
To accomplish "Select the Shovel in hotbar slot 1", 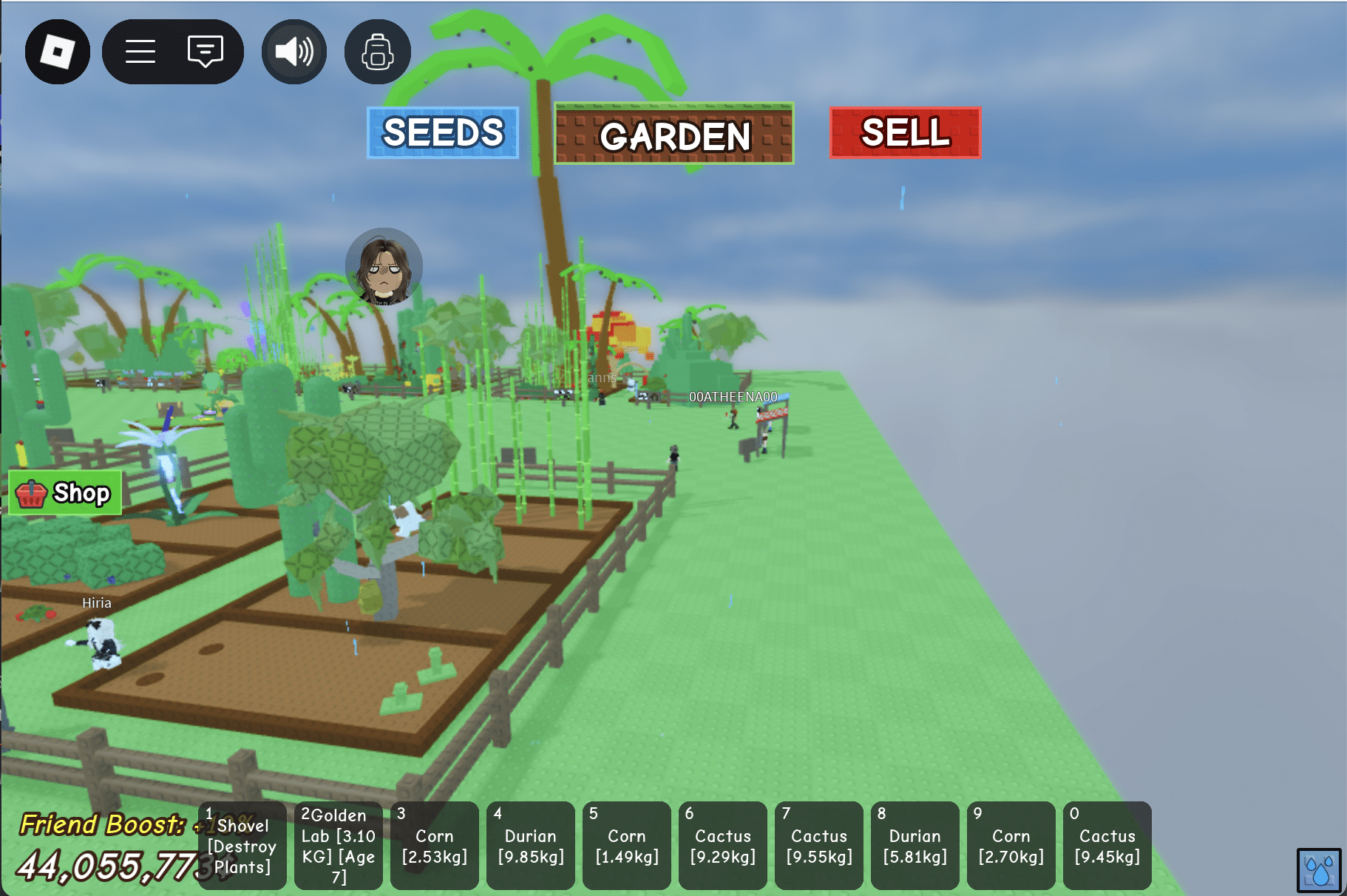I will (x=243, y=844).
